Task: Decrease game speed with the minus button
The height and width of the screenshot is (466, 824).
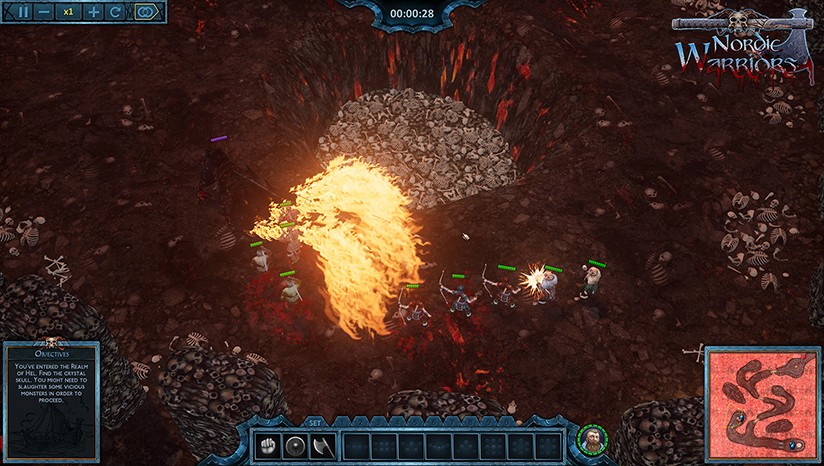Action: [x=44, y=12]
